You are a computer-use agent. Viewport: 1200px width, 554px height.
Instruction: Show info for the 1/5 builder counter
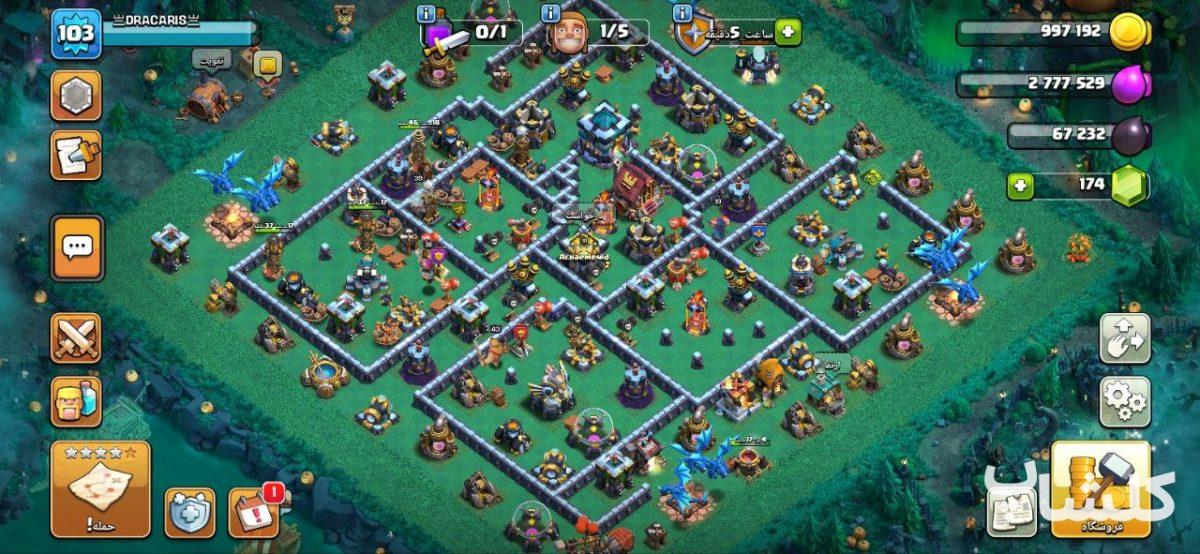pyautogui.click(x=550, y=14)
